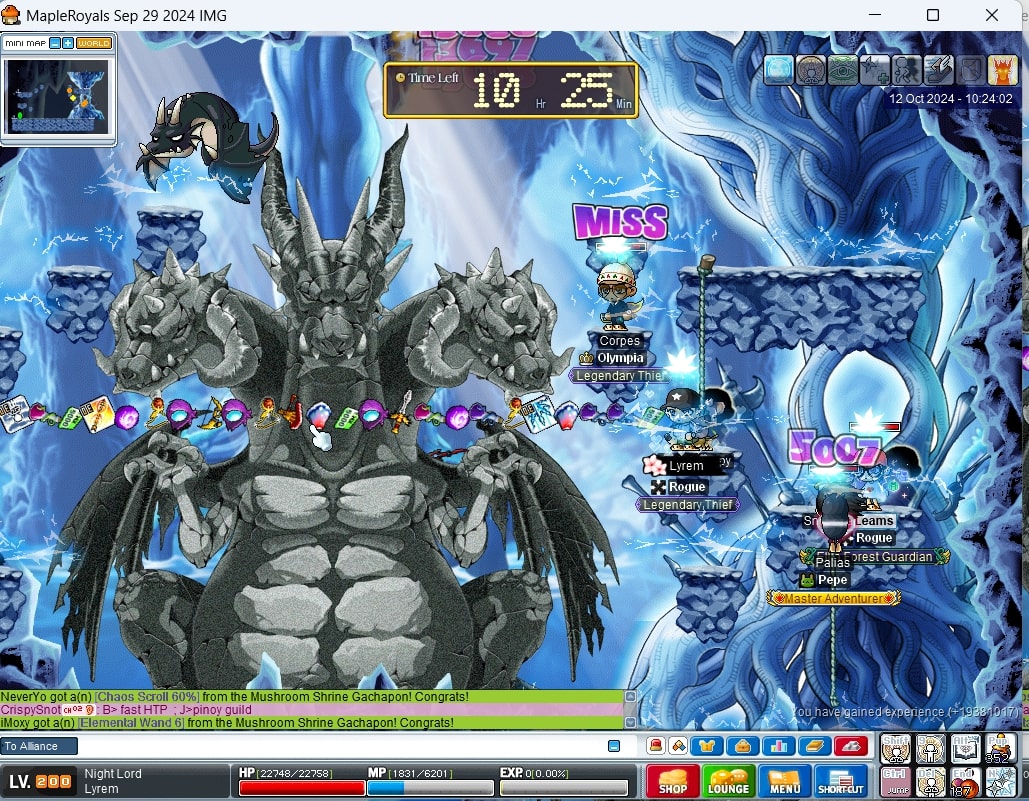
Task: Open the World map button
Action: coord(94,43)
